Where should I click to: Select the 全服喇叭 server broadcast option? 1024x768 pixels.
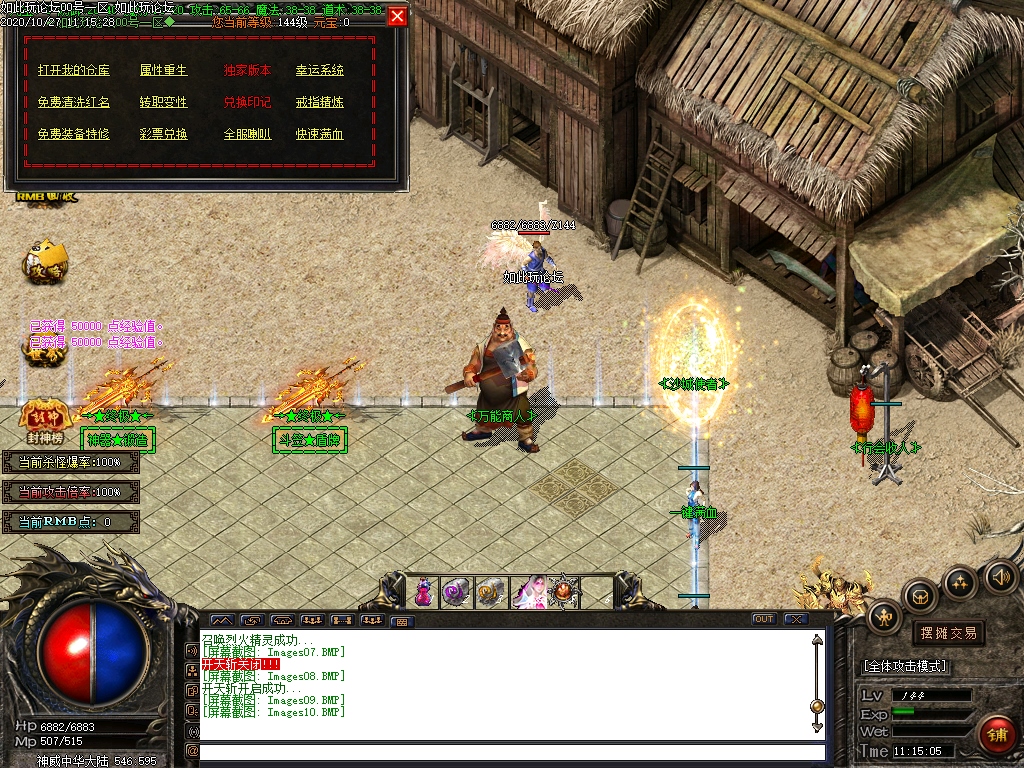(247, 134)
